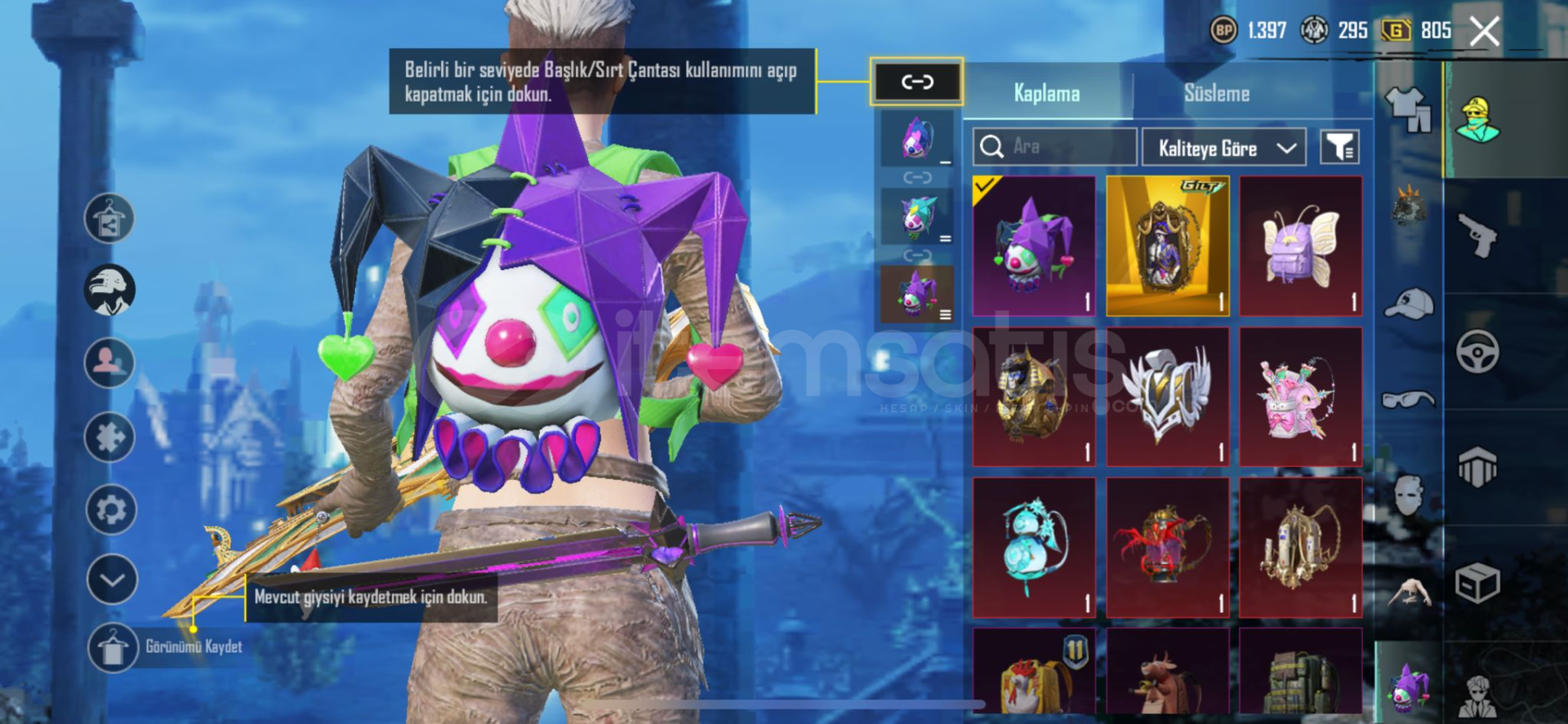Toggle the headgear/backpack link button

[x=916, y=82]
